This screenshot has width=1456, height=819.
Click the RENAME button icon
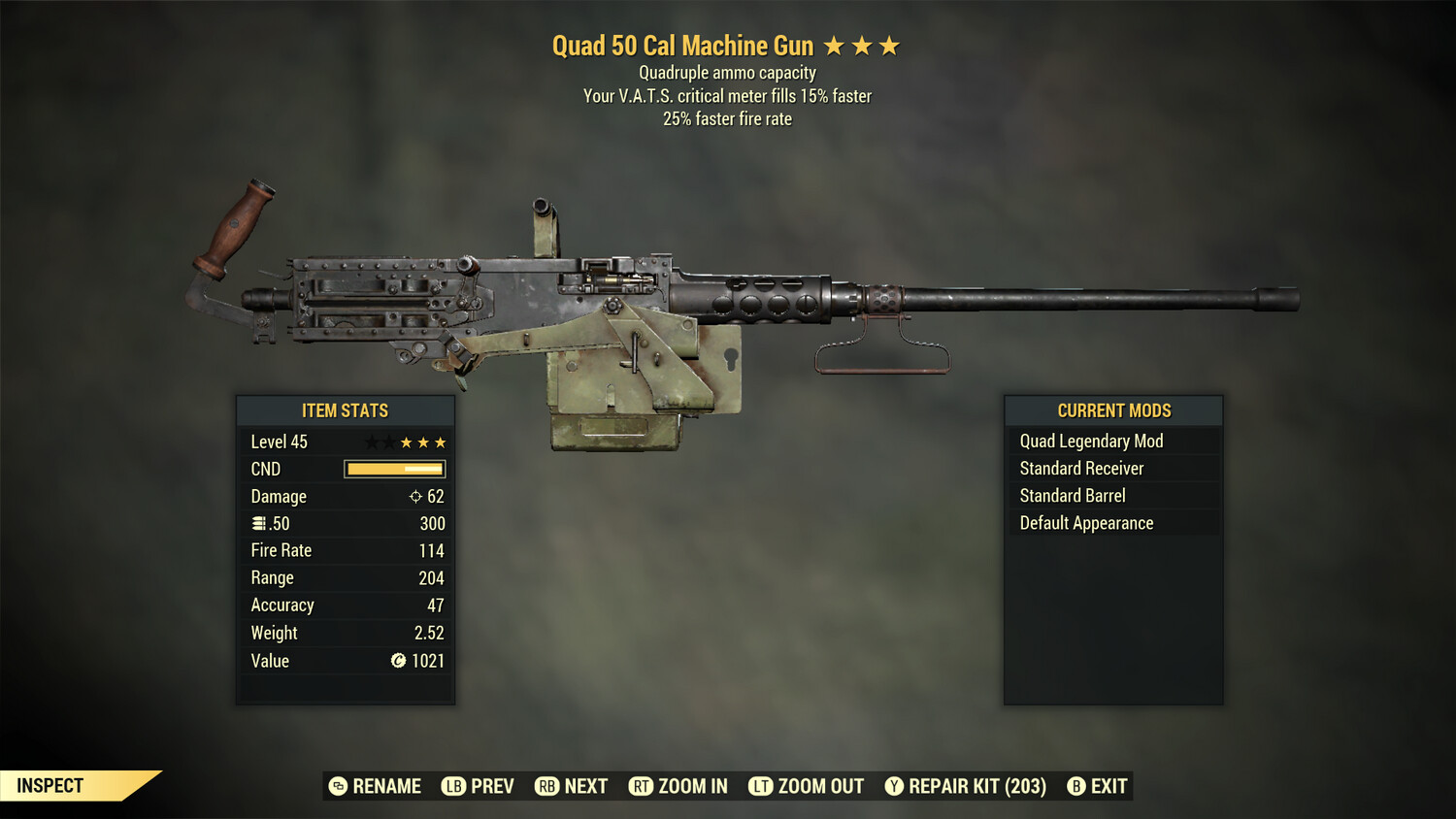pyautogui.click(x=337, y=786)
